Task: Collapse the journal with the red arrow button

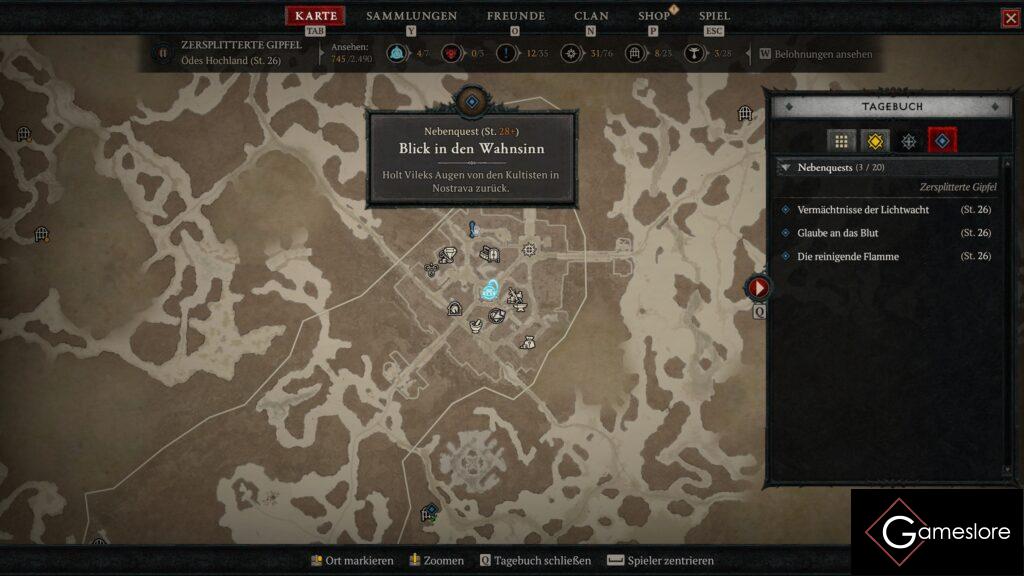Action: pyautogui.click(x=759, y=288)
